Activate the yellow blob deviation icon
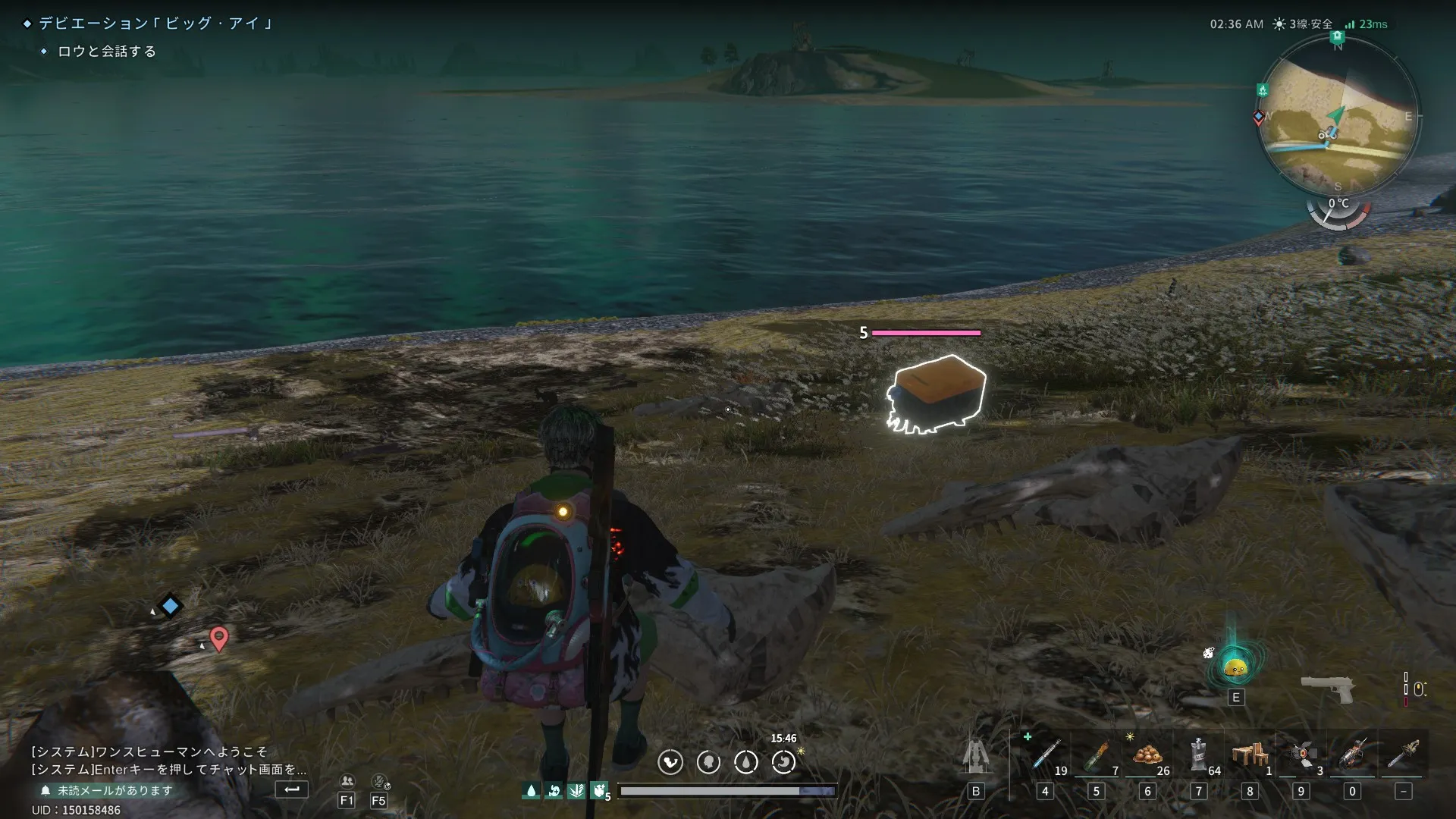The image size is (1456, 819). (1236, 667)
